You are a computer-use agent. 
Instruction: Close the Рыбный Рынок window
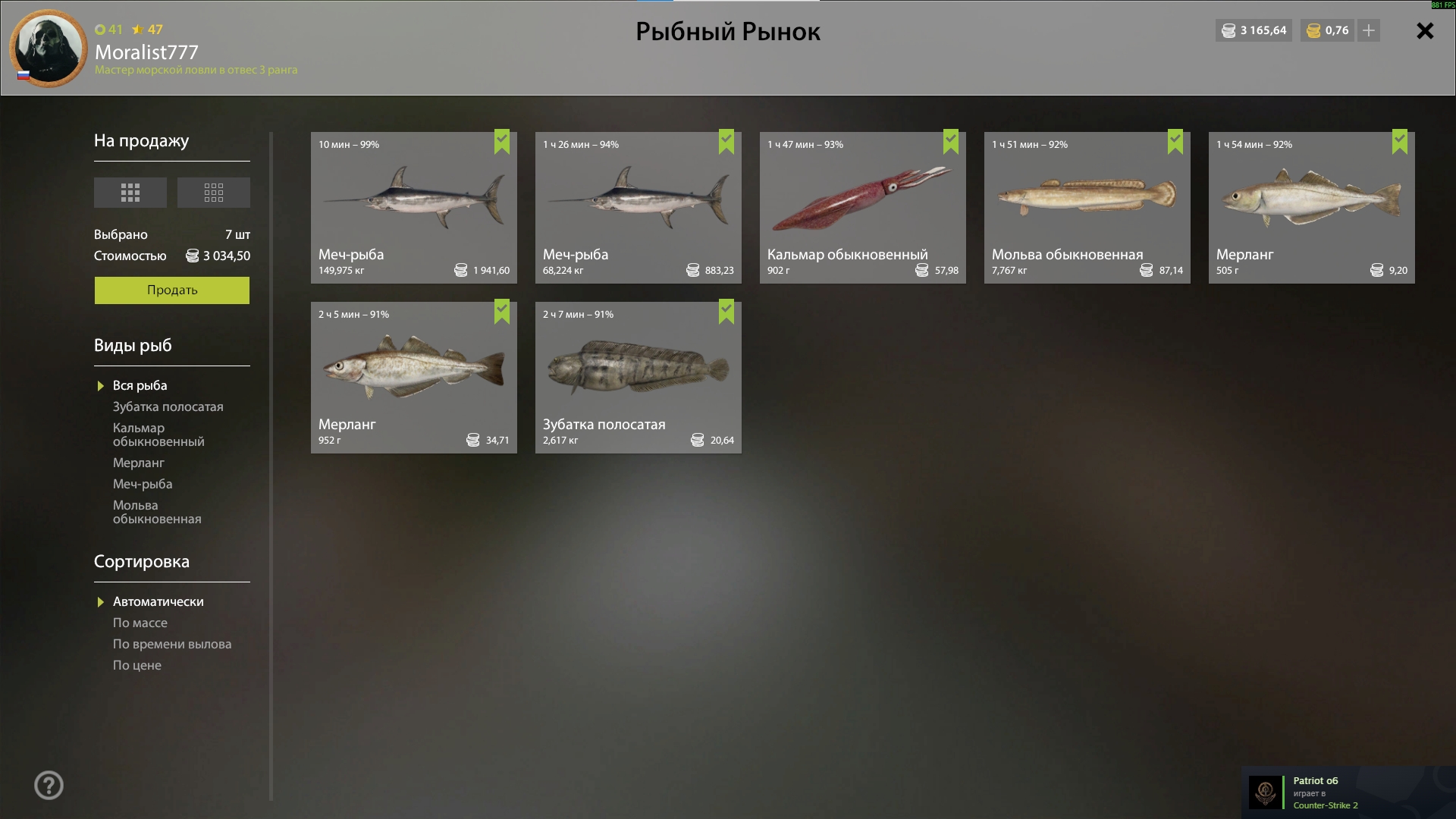click(x=1425, y=31)
